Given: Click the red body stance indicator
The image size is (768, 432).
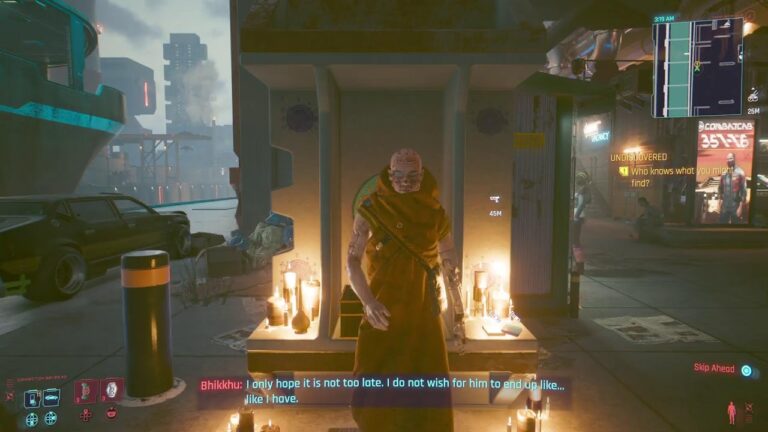Looking at the screenshot, I should pyautogui.click(x=731, y=411).
